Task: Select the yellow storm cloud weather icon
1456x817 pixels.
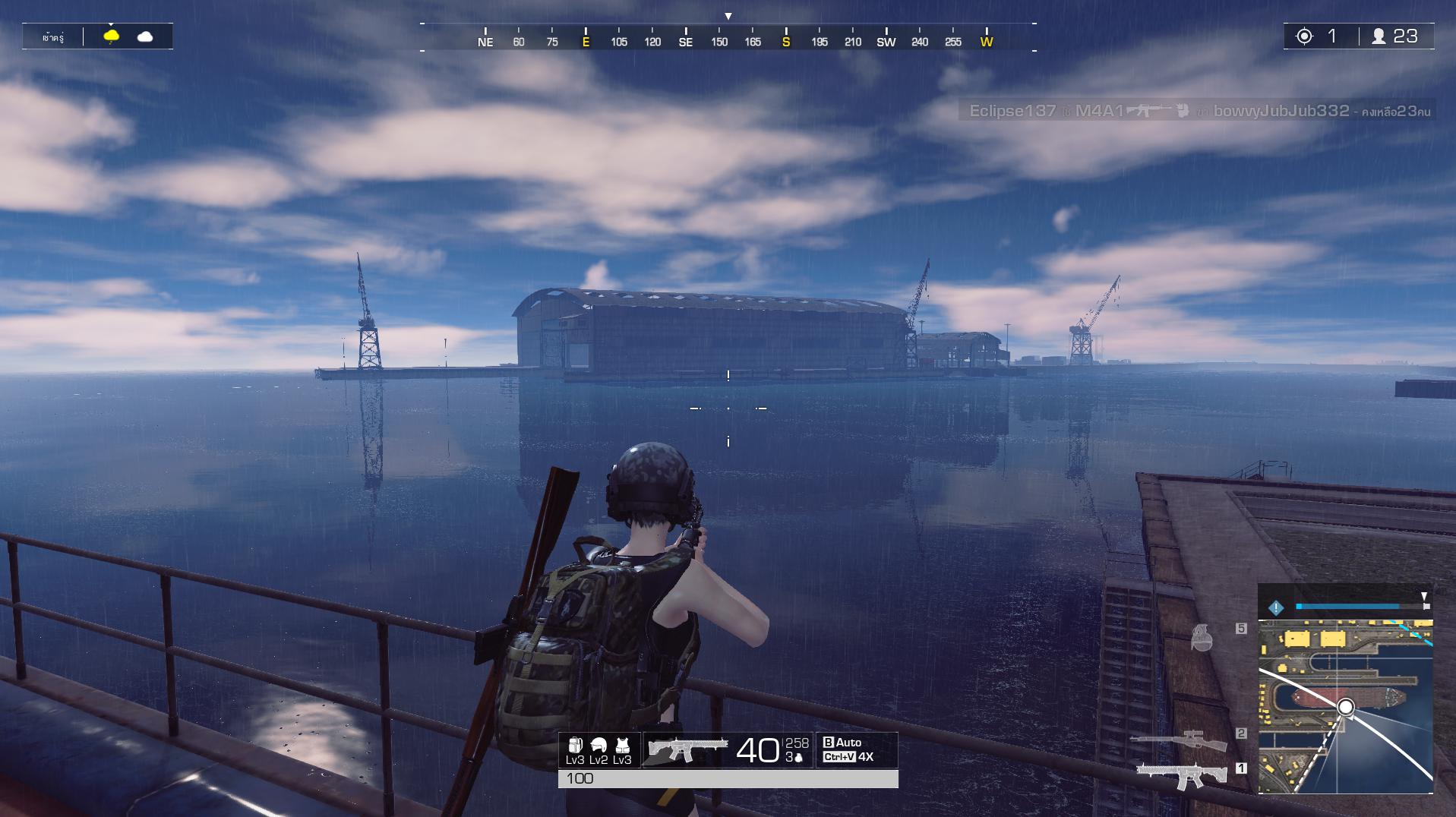Action: point(112,36)
